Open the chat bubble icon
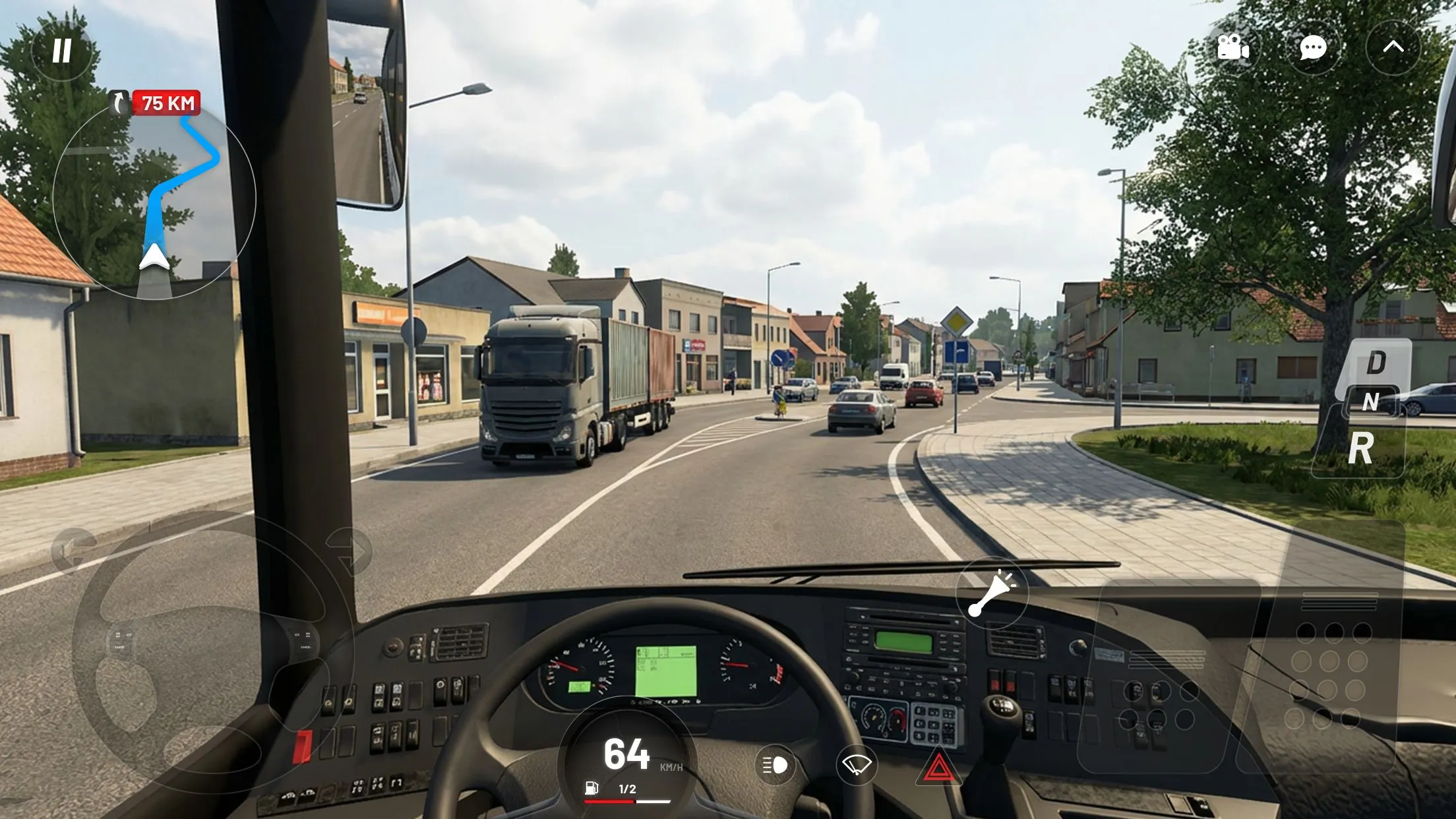Image resolution: width=1456 pixels, height=819 pixels. (x=1312, y=47)
